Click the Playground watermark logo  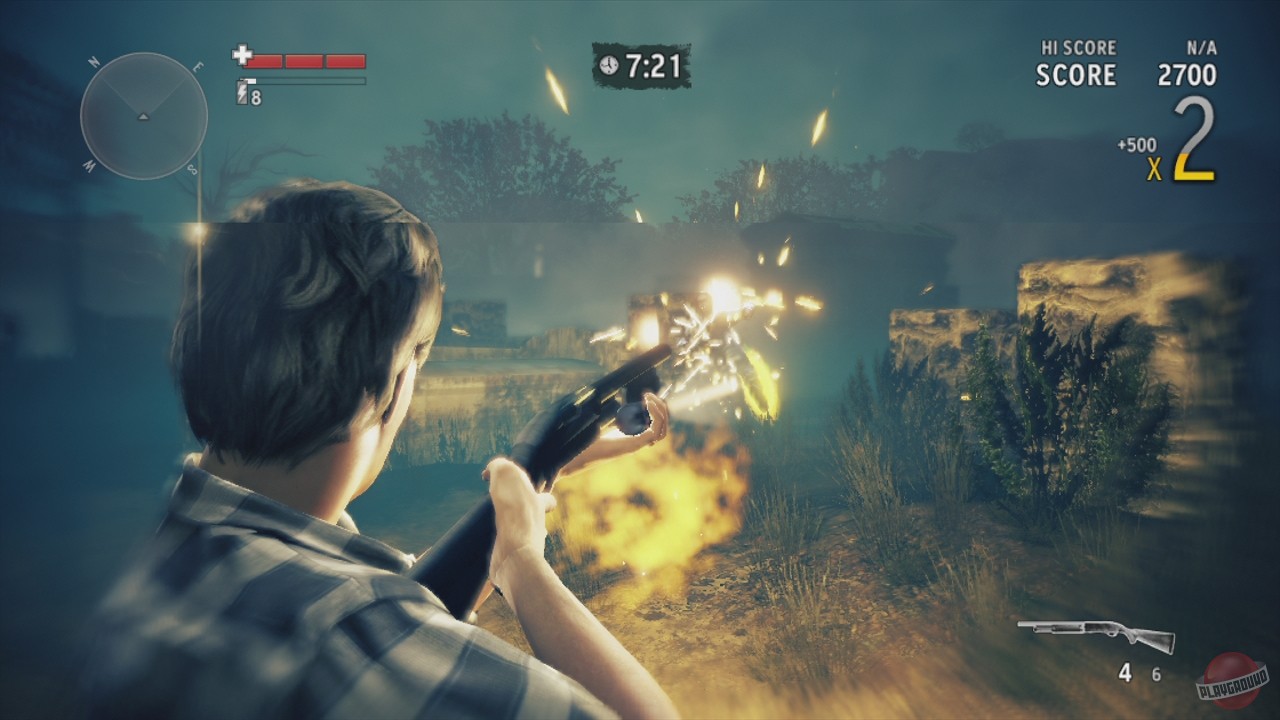pos(1231,680)
